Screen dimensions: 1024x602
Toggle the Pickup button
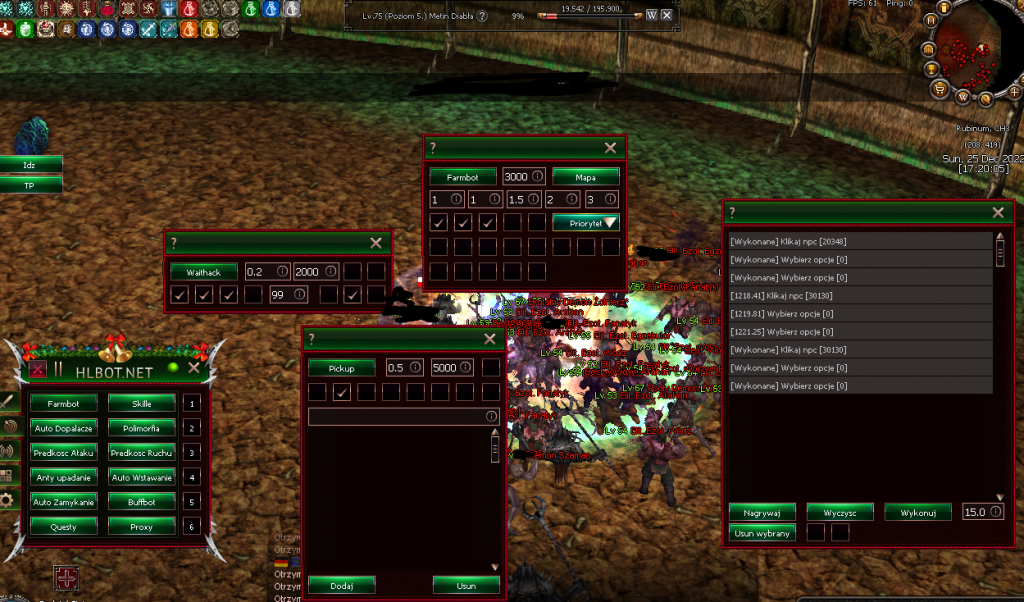tap(342, 368)
